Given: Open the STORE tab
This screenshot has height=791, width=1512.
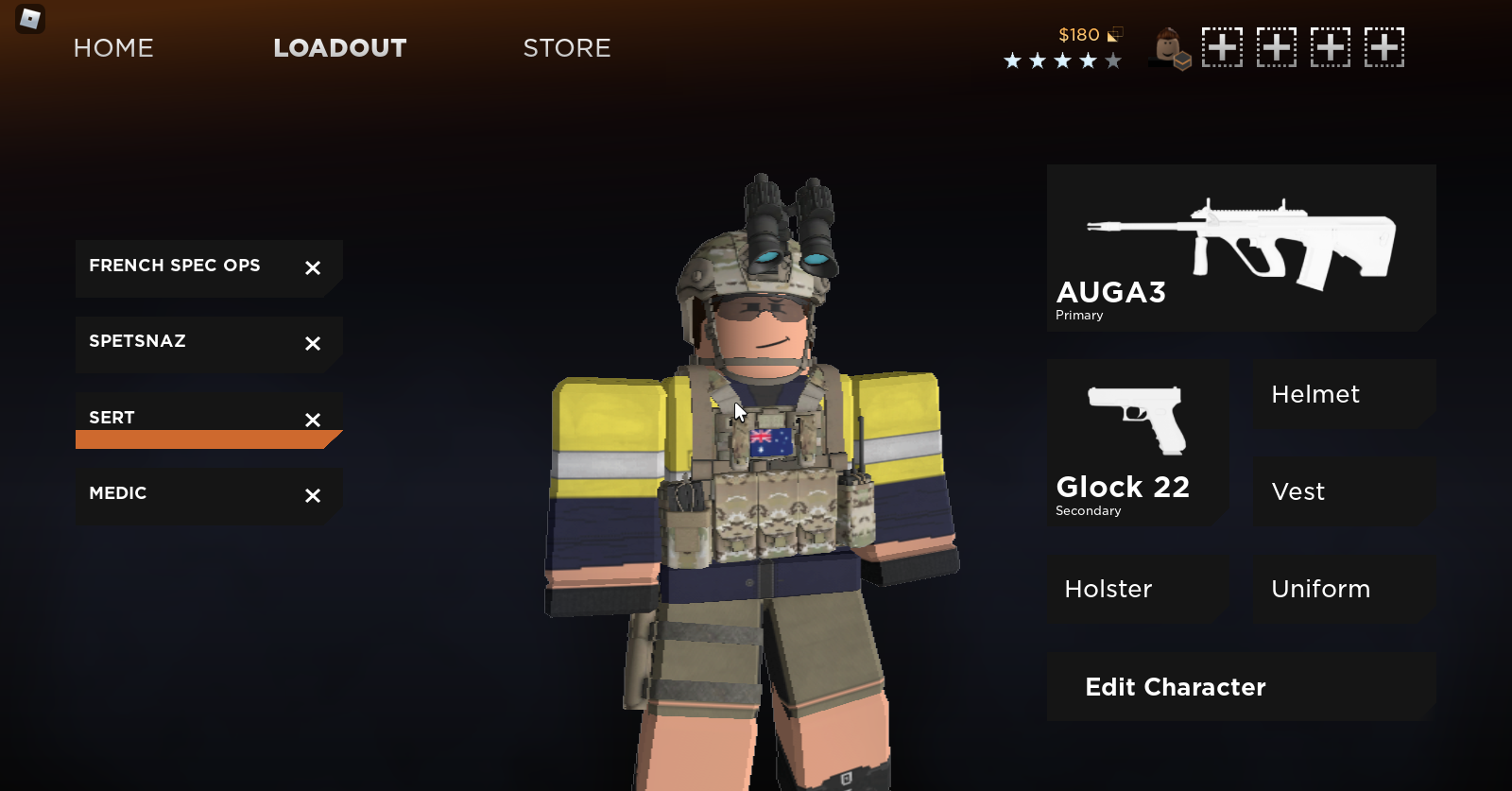Looking at the screenshot, I should pyautogui.click(x=566, y=48).
